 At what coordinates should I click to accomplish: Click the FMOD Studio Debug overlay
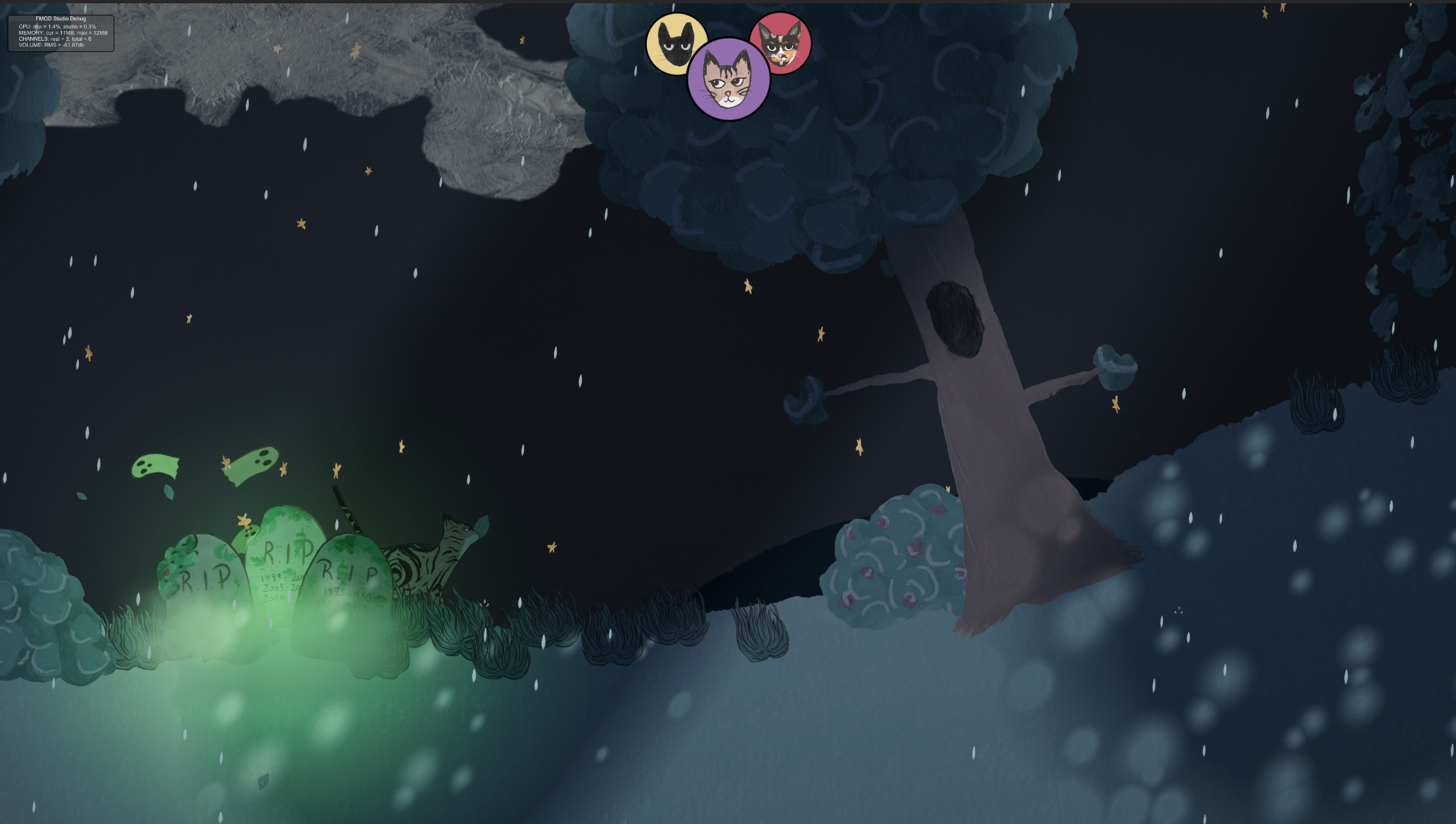pyautogui.click(x=61, y=30)
